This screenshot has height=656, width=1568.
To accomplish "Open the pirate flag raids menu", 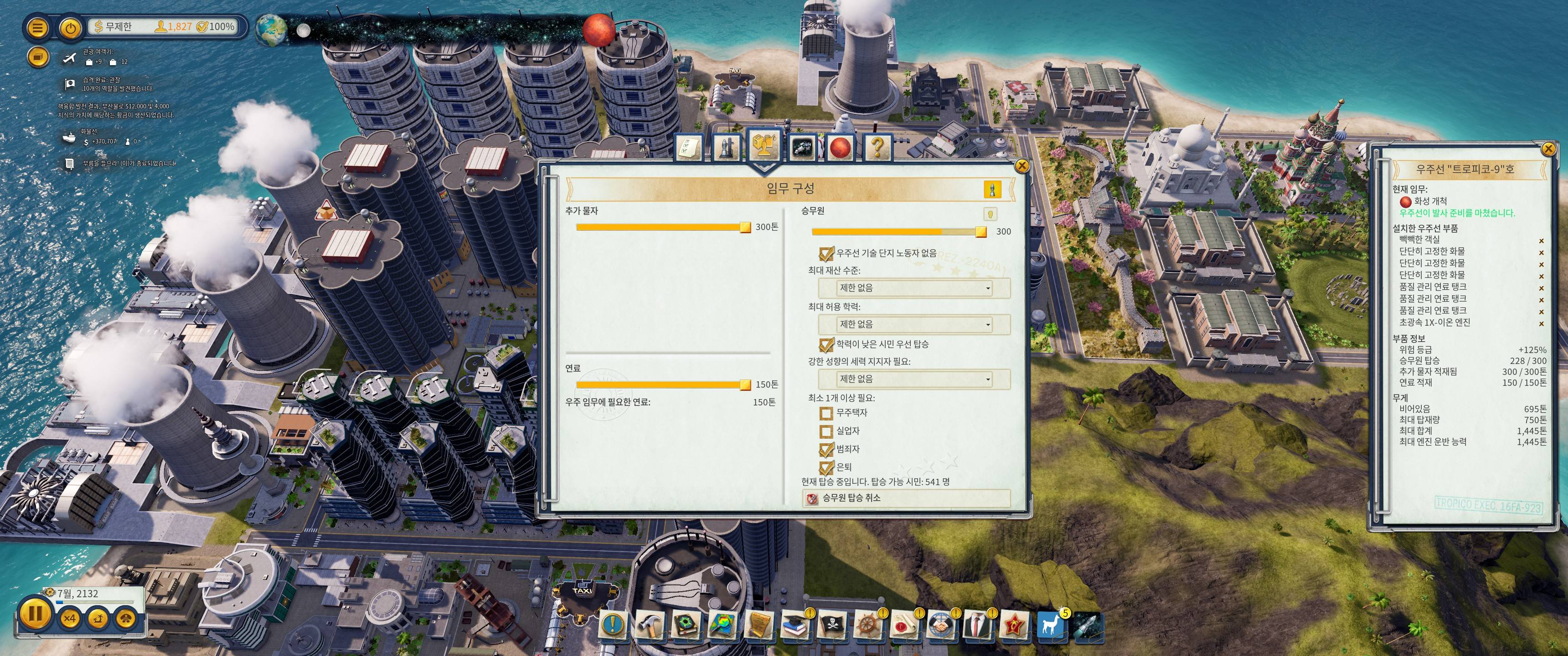I will point(831,625).
